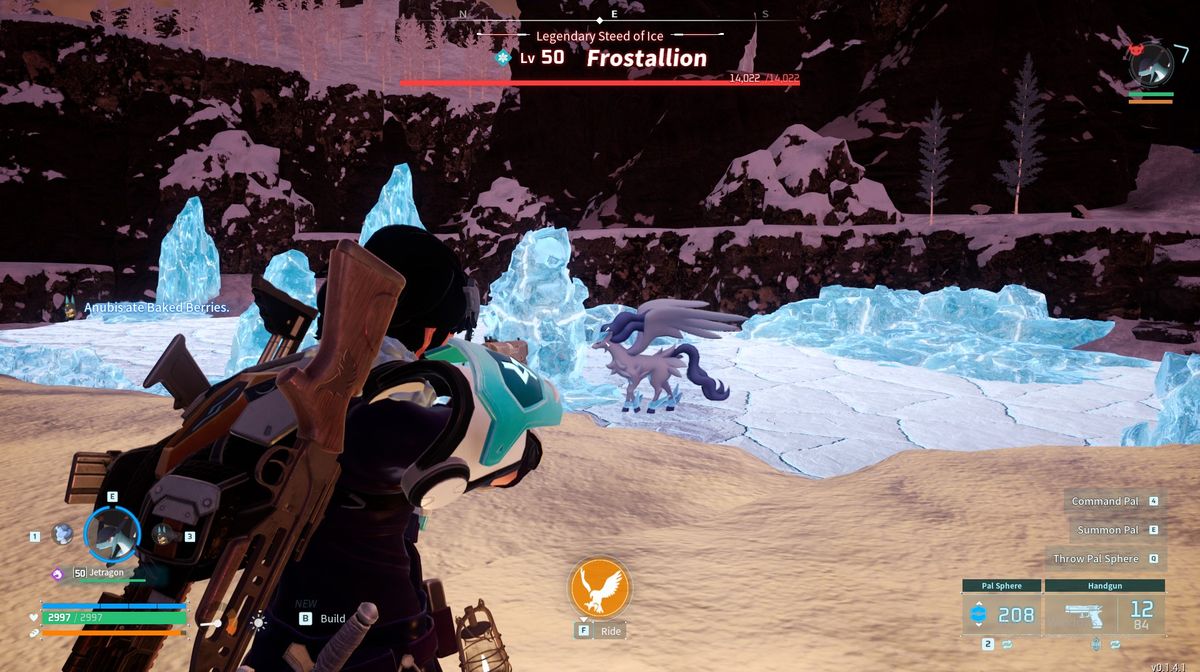Activate the orange Ride icon
This screenshot has height=672, width=1200.
point(600,588)
